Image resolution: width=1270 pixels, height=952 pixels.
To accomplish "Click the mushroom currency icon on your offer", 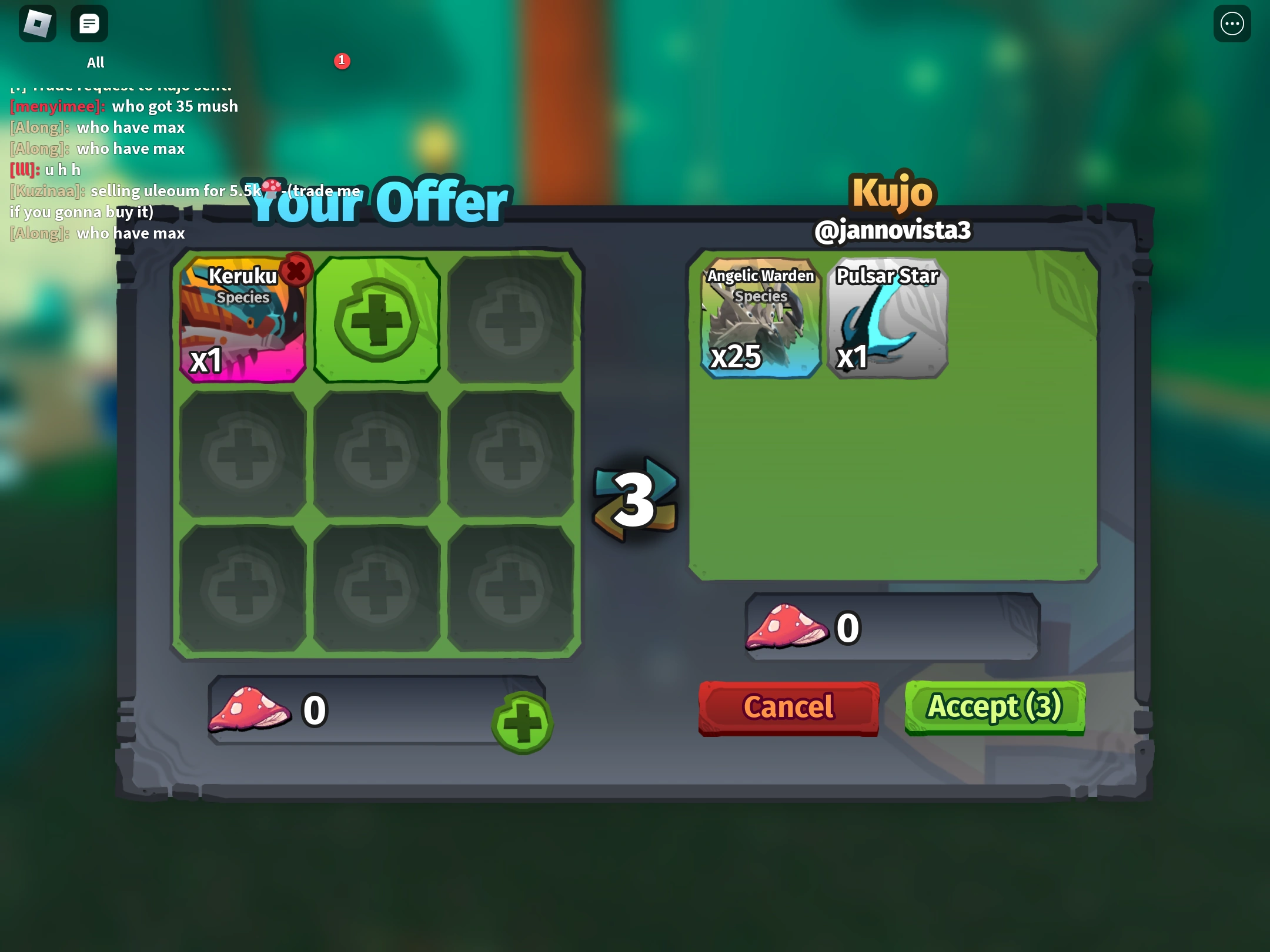I will pyautogui.click(x=249, y=709).
